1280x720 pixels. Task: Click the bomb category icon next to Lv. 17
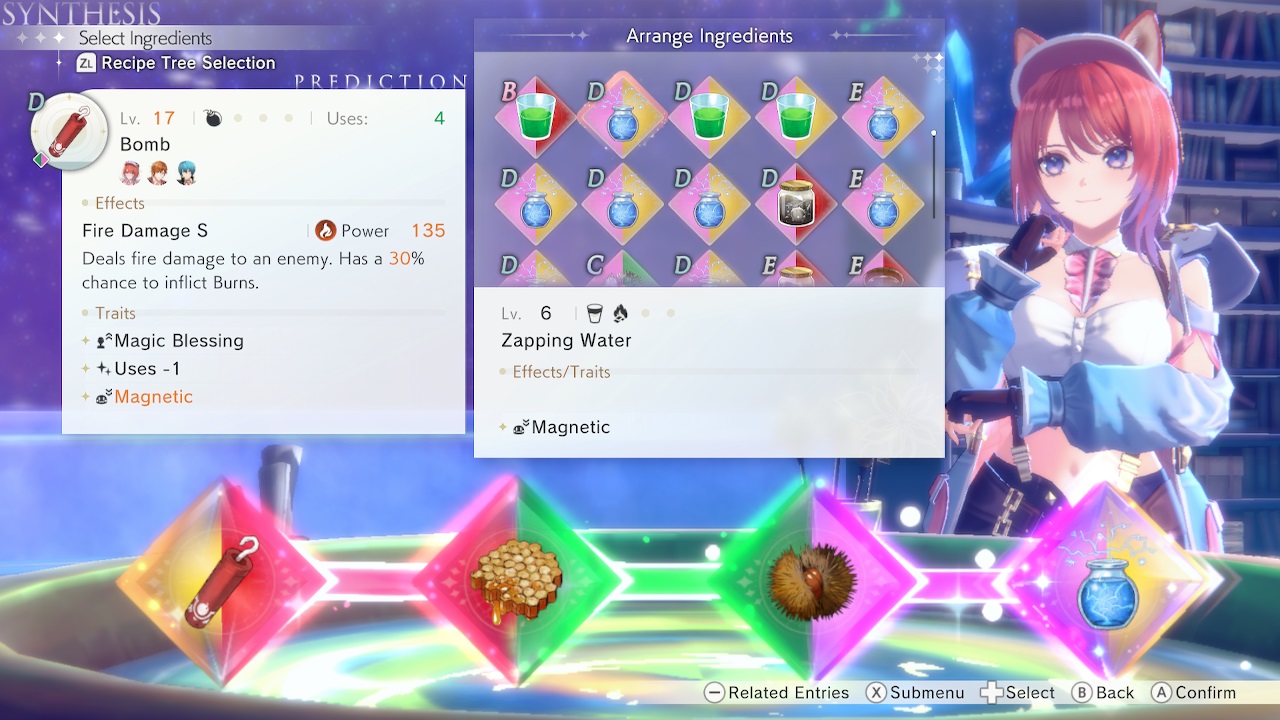point(210,117)
